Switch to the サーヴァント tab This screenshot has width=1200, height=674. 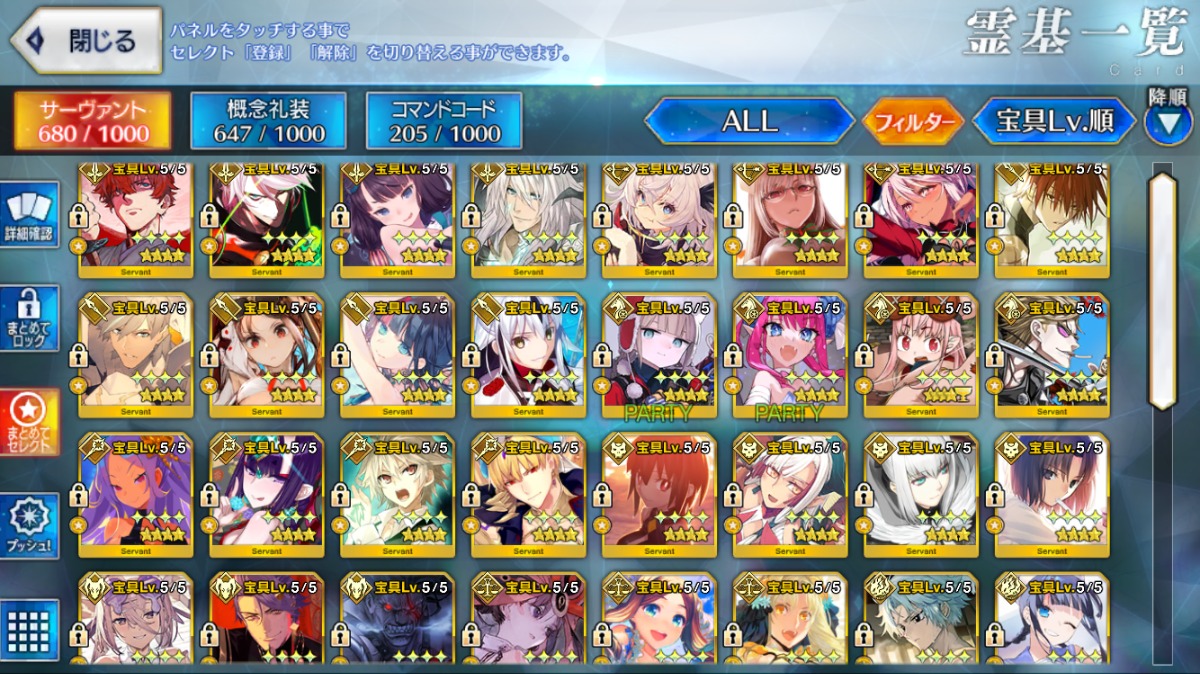pyautogui.click(x=92, y=122)
